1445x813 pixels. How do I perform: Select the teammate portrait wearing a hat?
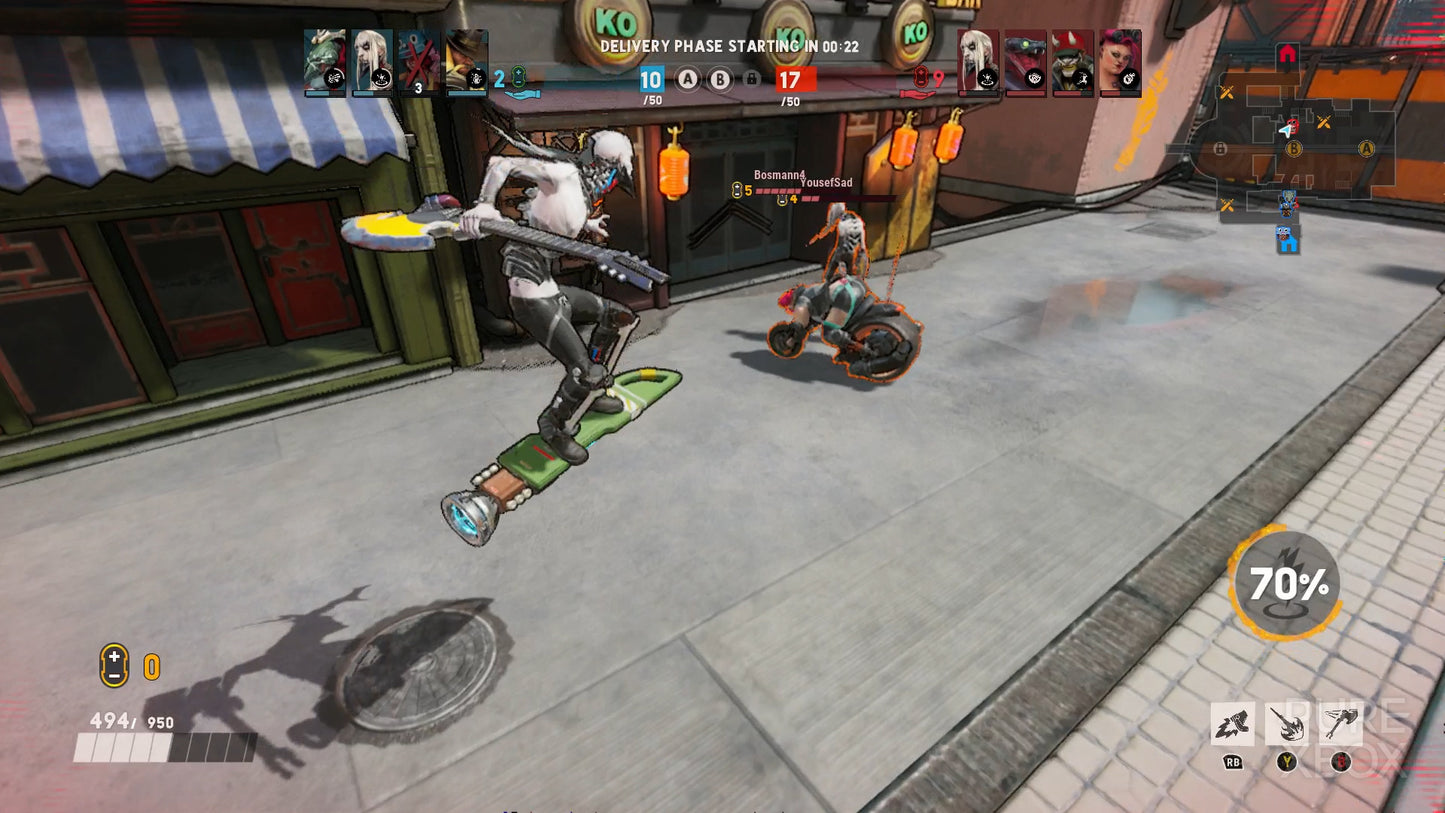coord(466,62)
